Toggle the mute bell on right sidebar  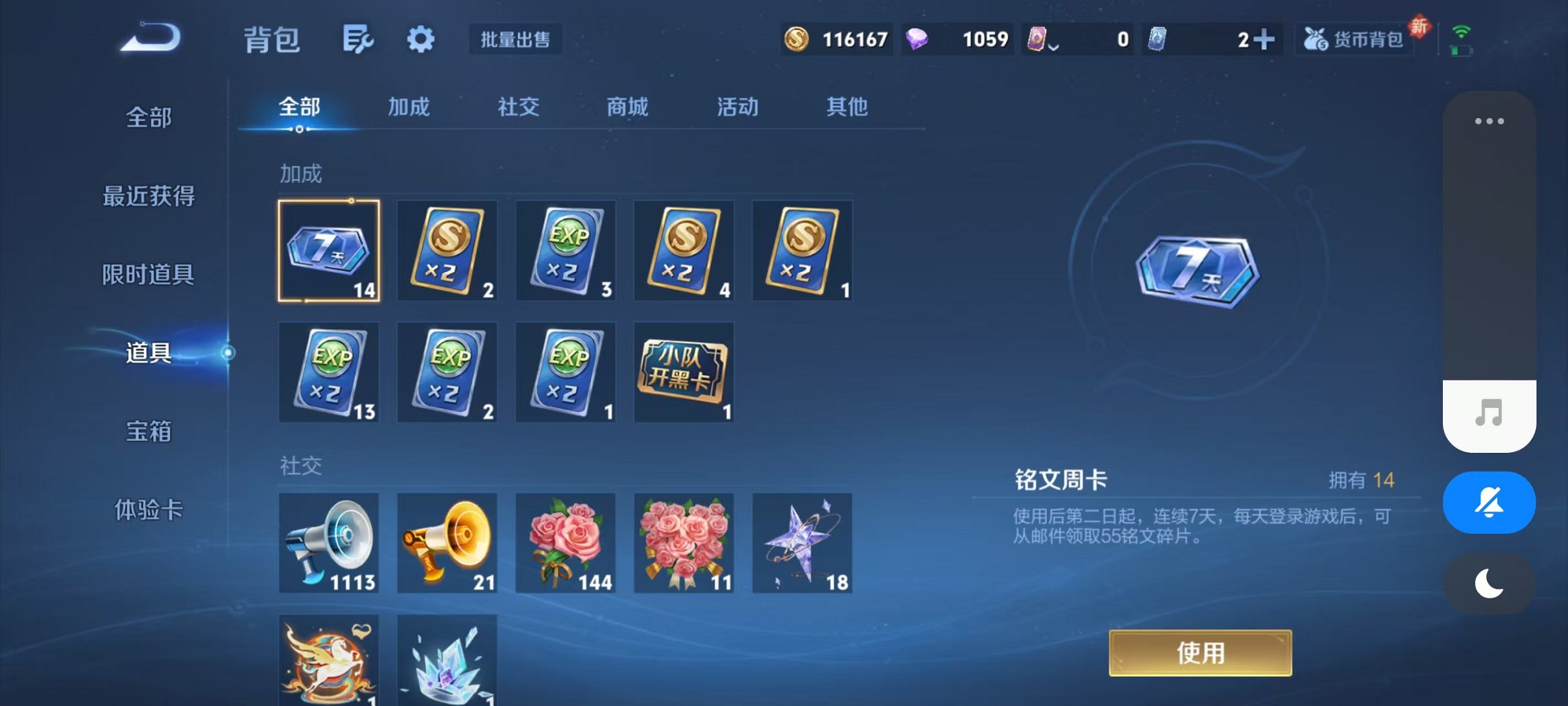[x=1489, y=502]
